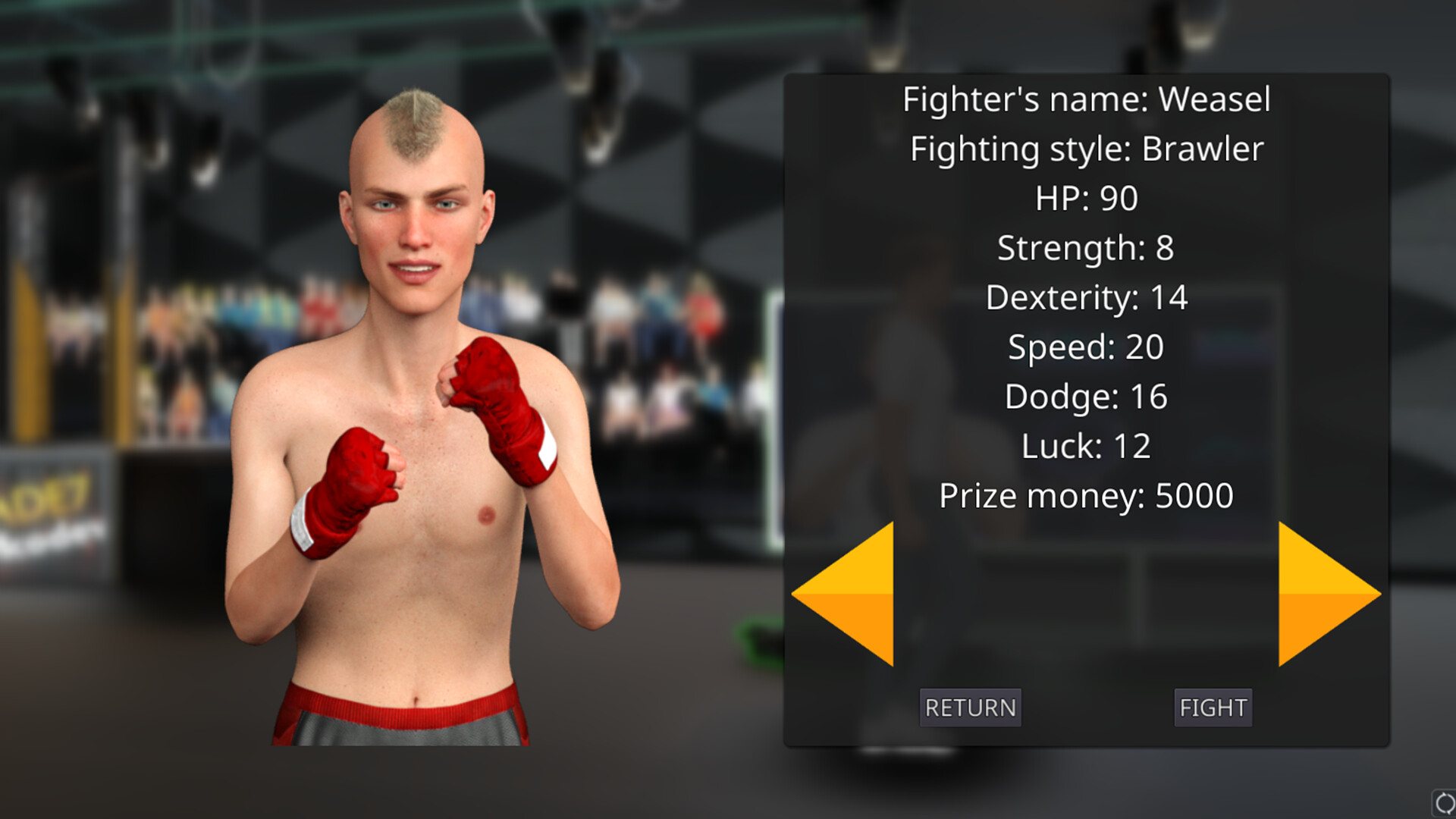
Task: Click the Prize money: 5000 text
Action: click(x=1087, y=494)
